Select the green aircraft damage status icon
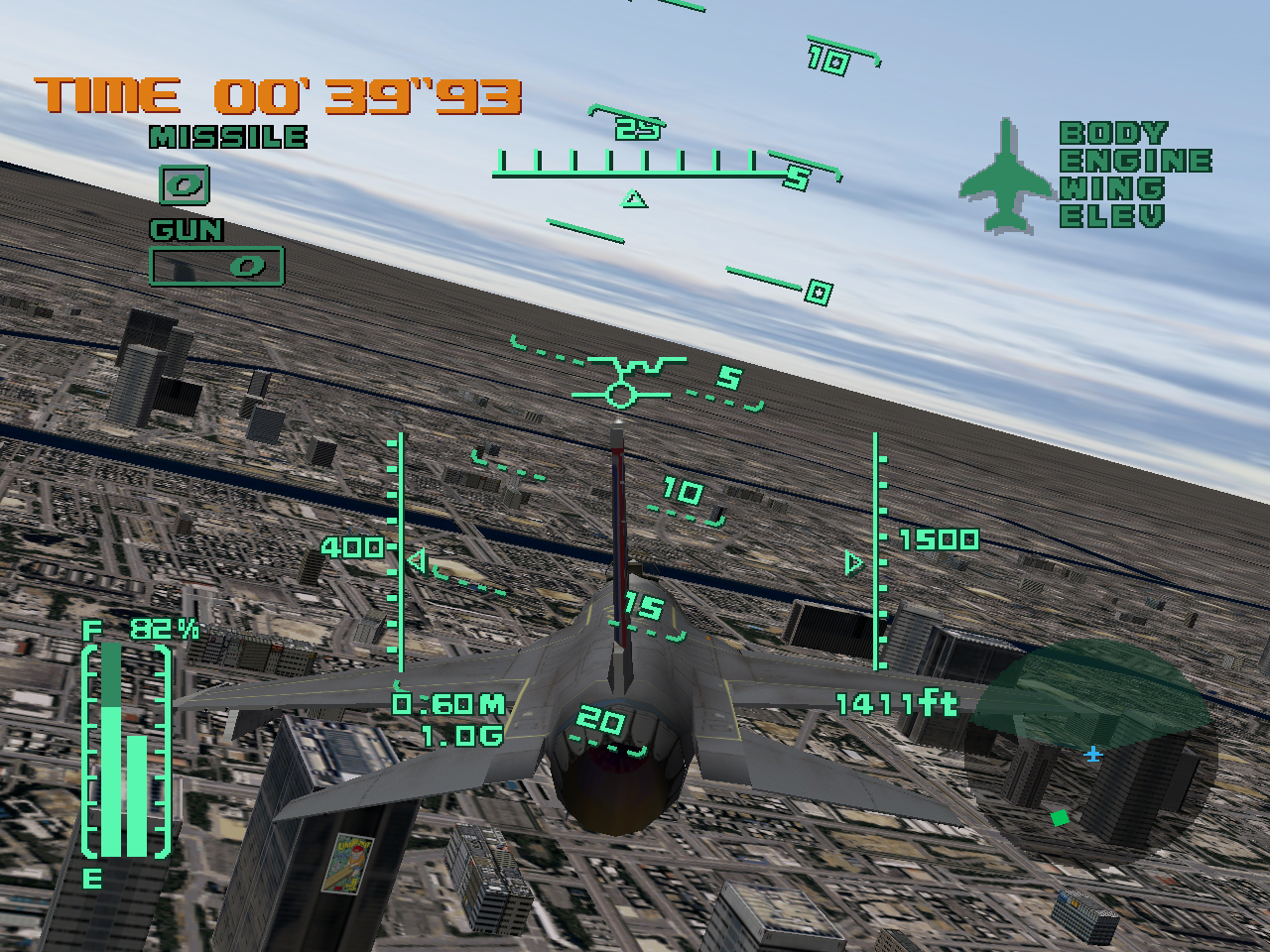Viewport: 1270px width, 952px height. pyautogui.click(x=1003, y=177)
